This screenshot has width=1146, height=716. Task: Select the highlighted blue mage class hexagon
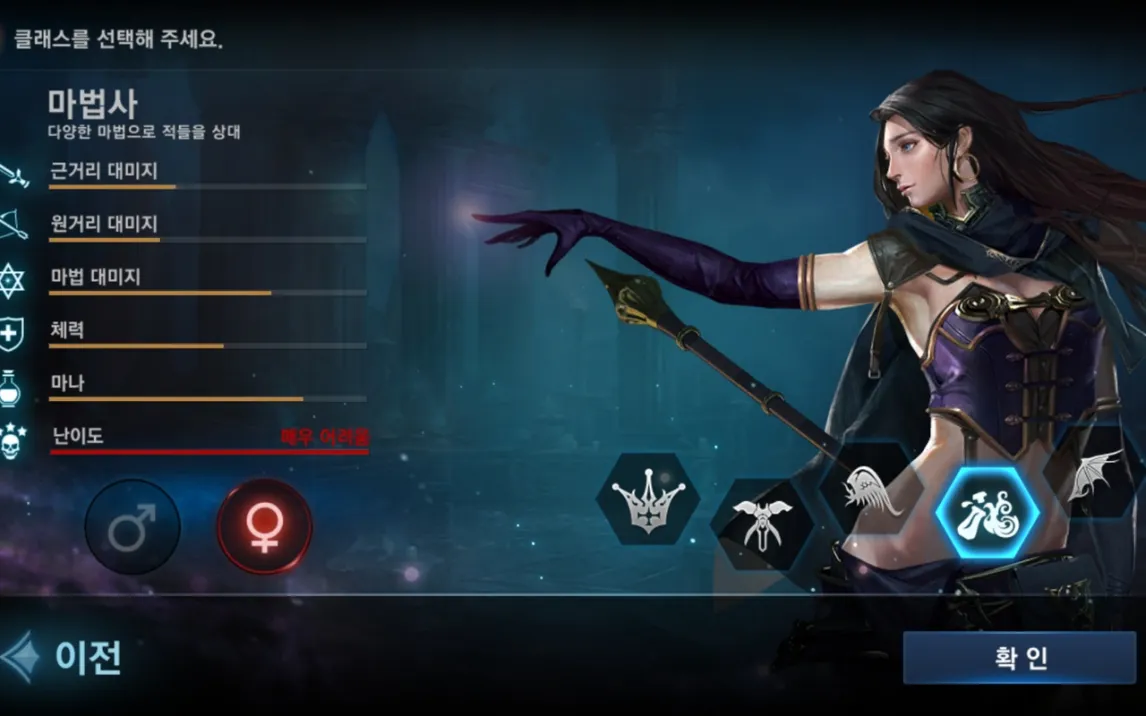(x=986, y=513)
